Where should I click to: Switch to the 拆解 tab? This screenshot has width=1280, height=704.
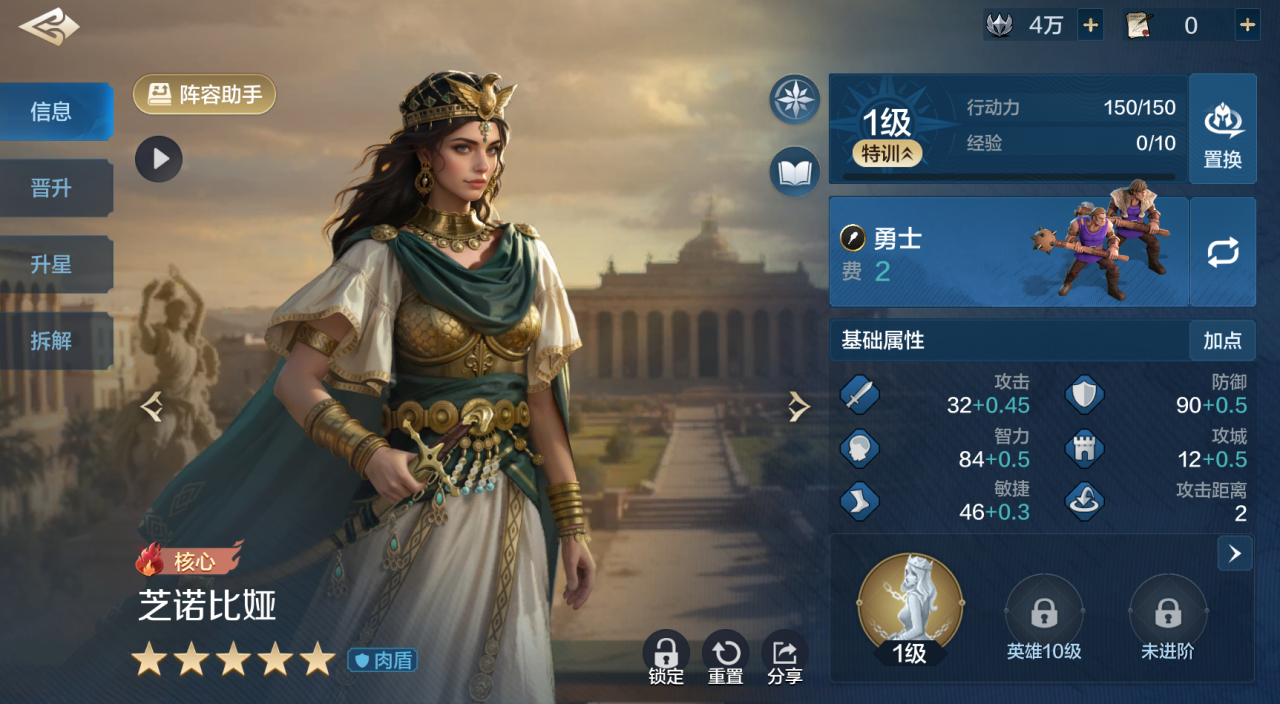[52, 341]
